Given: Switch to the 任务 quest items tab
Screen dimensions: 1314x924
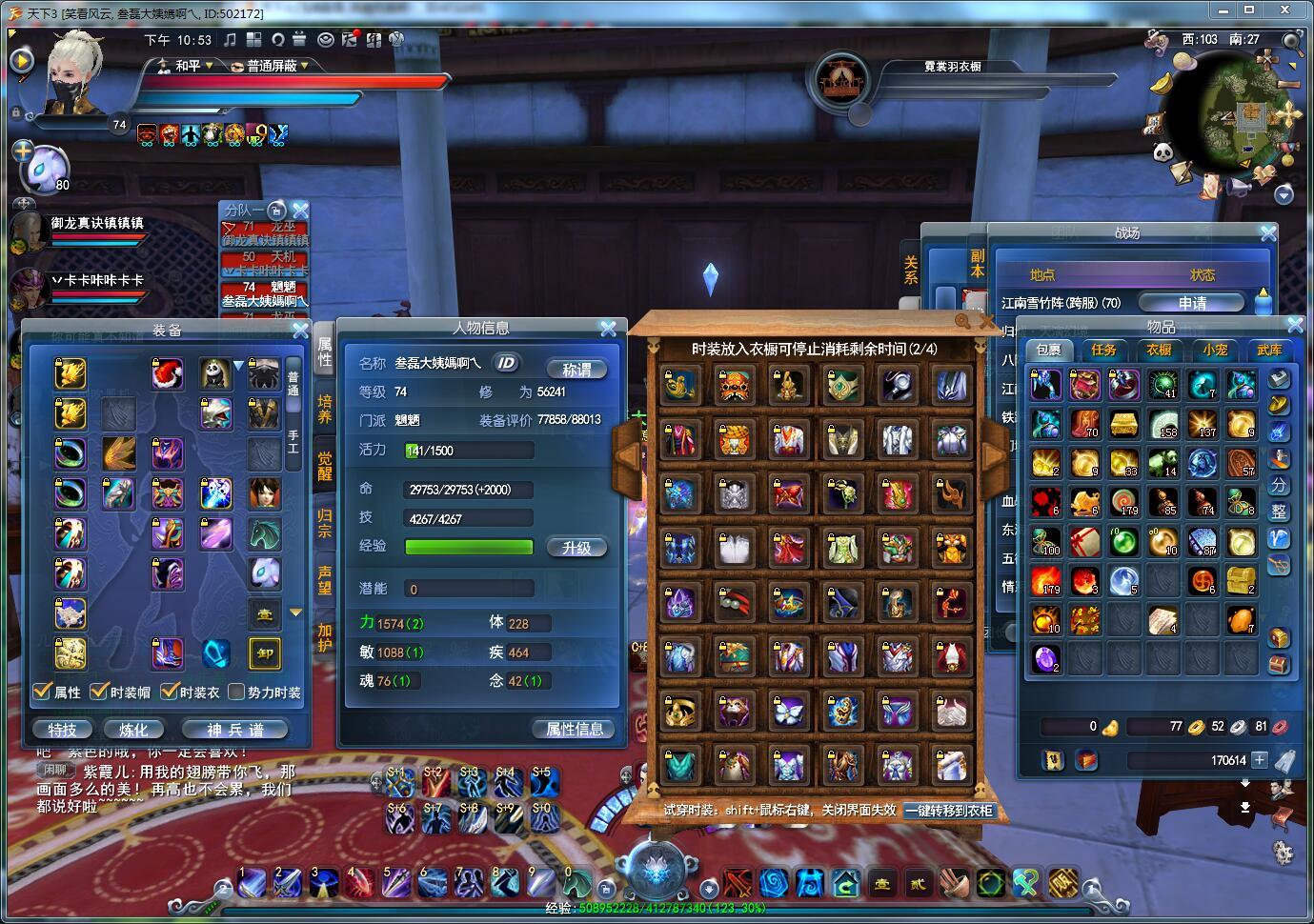Looking at the screenshot, I should [1103, 350].
